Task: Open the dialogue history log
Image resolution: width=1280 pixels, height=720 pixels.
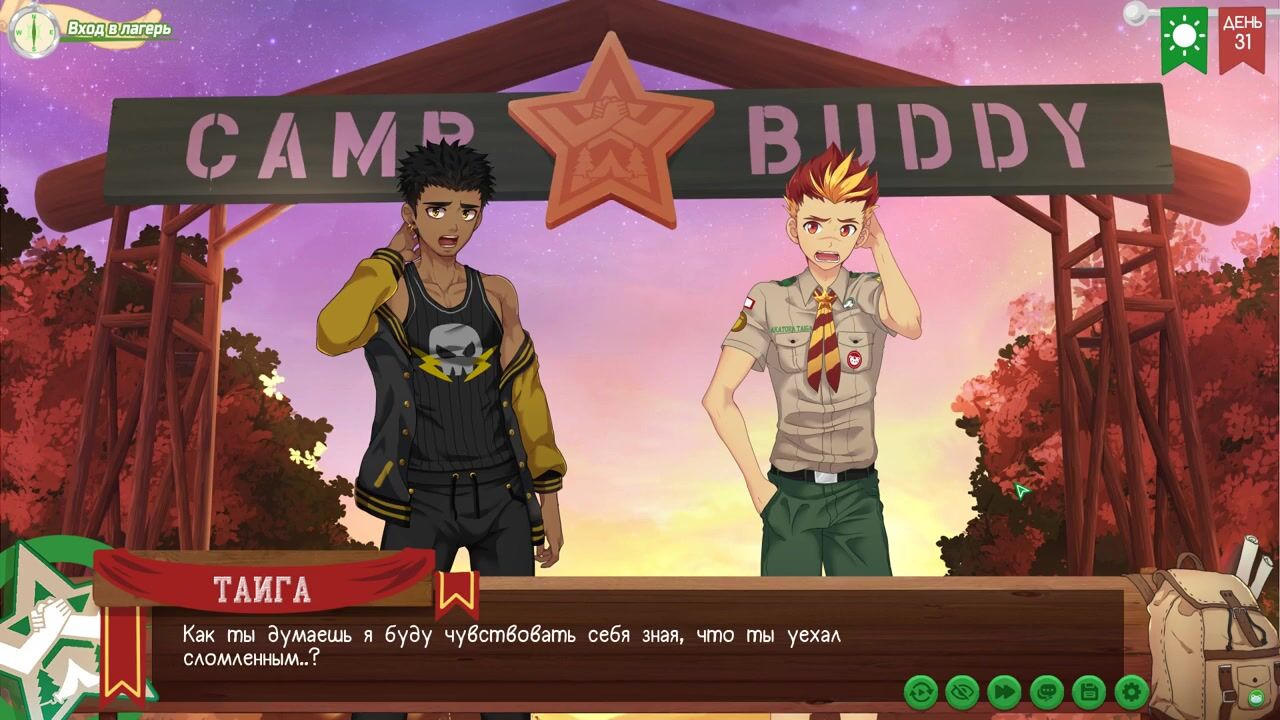Action: (1046, 691)
